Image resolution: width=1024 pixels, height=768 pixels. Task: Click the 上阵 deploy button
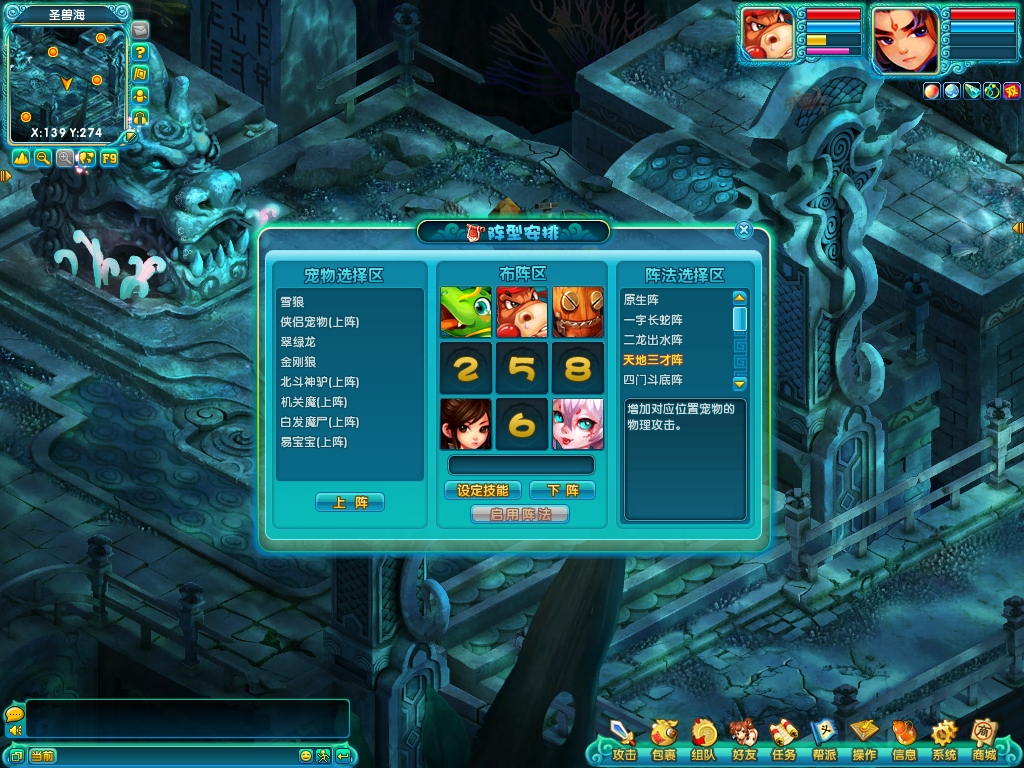349,502
